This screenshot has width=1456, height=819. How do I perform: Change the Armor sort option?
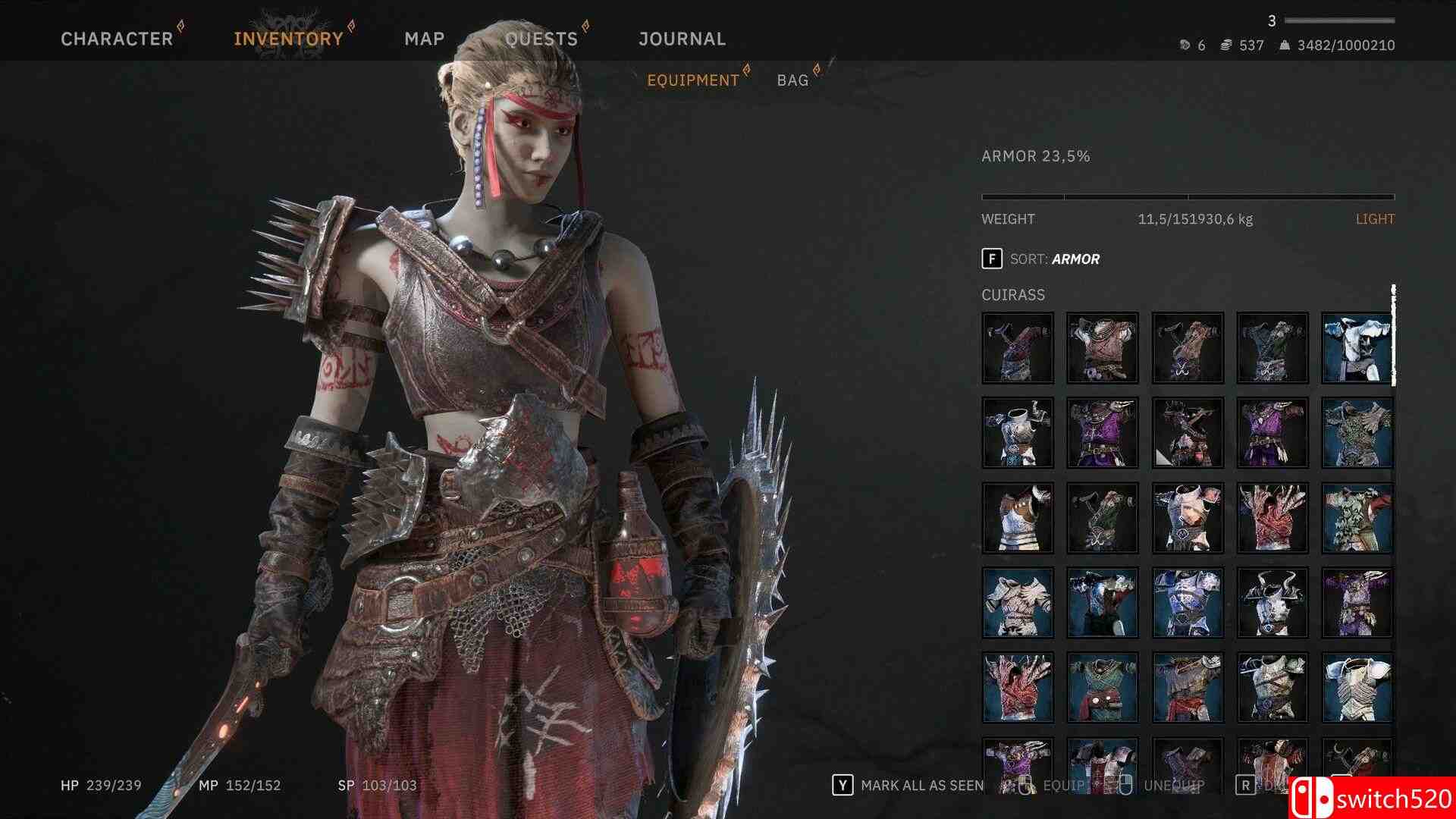pos(1040,259)
